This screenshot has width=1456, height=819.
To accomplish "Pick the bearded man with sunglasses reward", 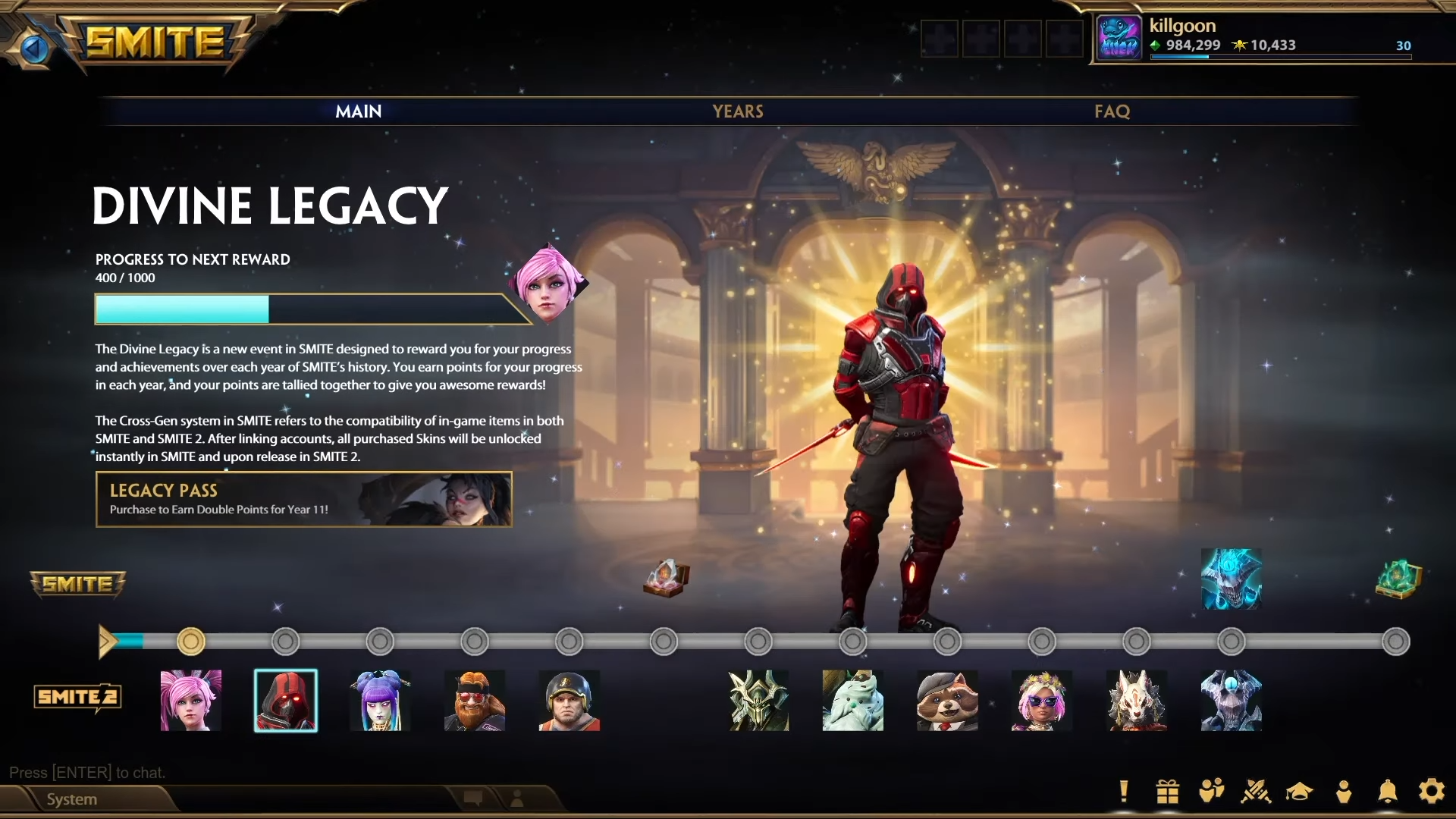I will tap(475, 700).
